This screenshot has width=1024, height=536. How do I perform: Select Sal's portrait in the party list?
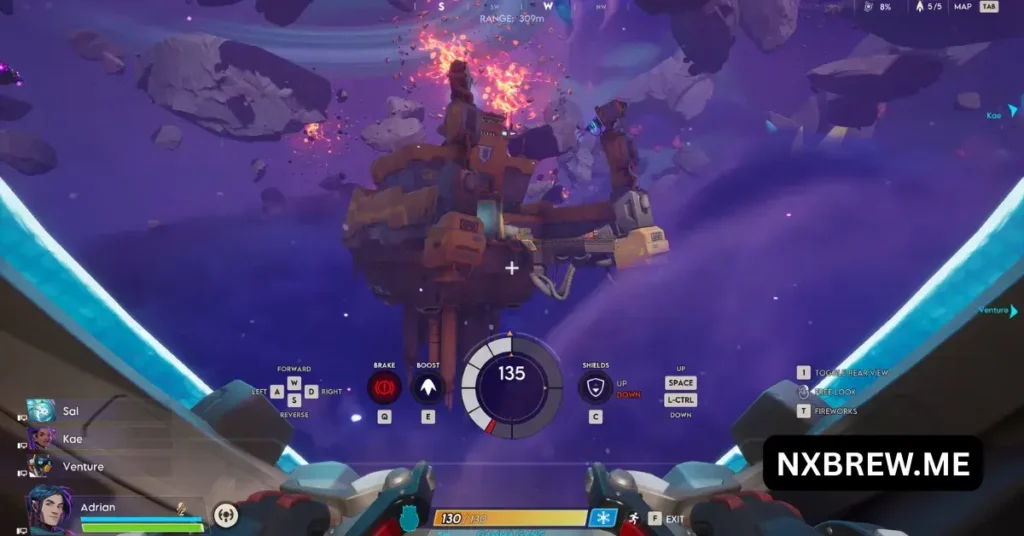click(41, 411)
